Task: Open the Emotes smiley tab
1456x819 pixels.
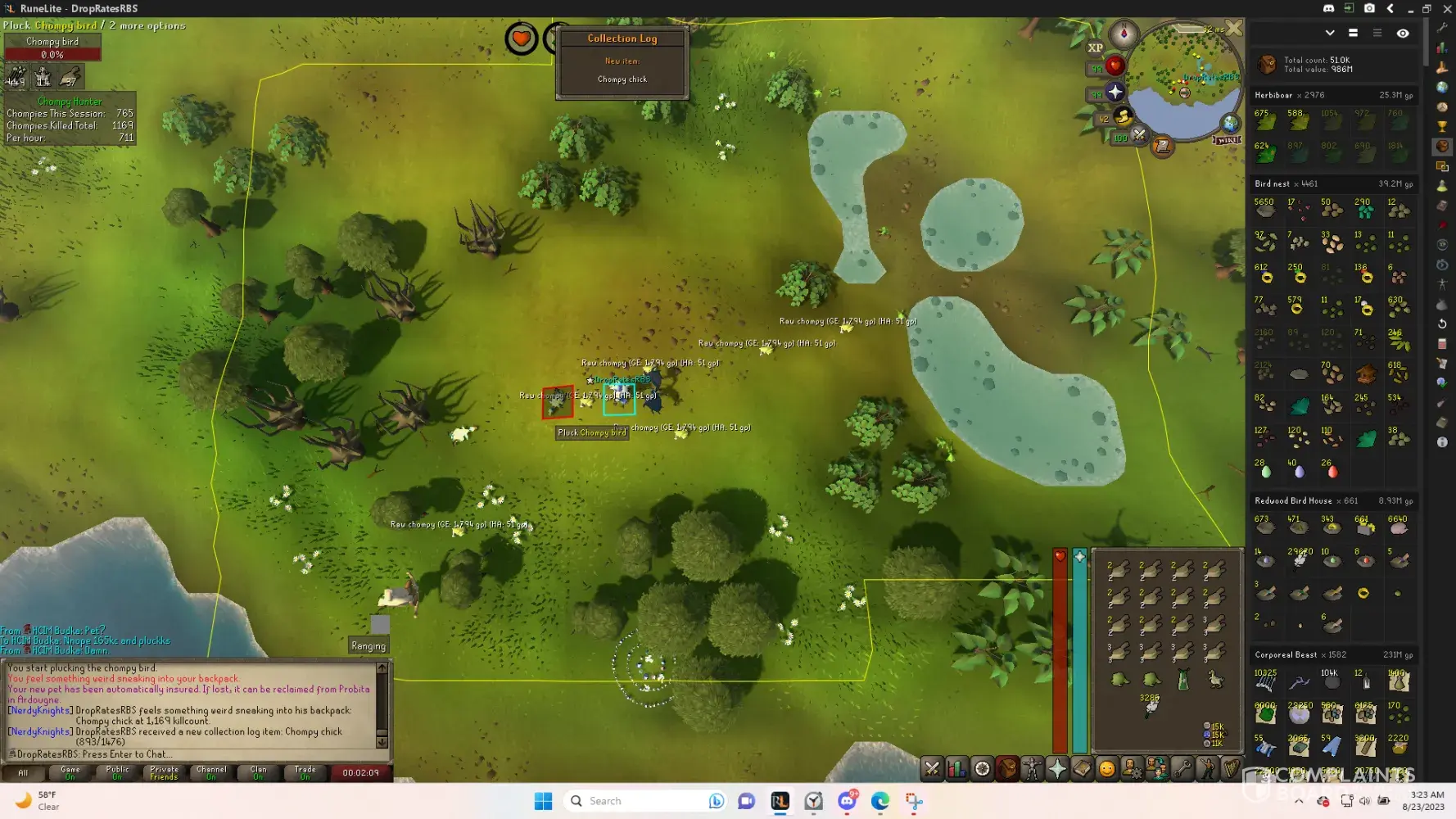Action: click(x=1107, y=768)
